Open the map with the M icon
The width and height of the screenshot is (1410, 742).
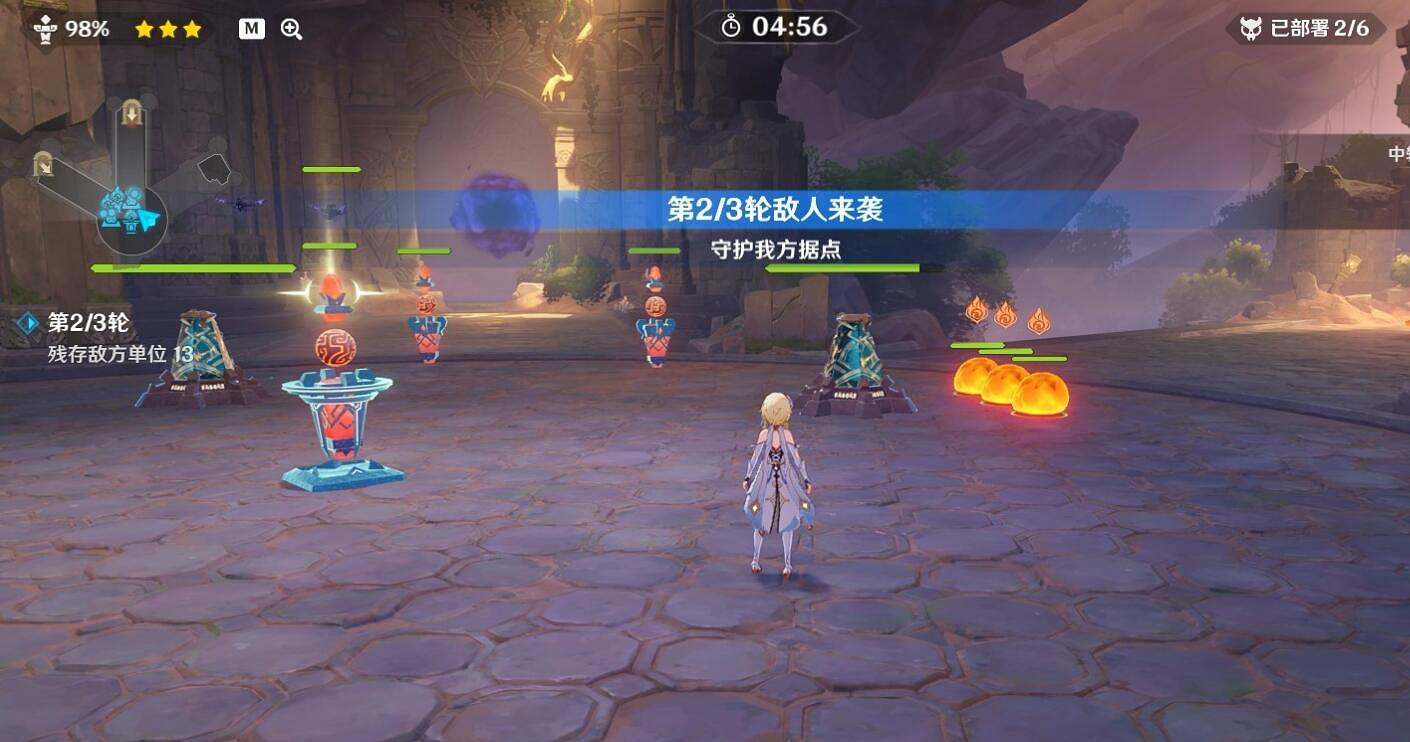(x=249, y=28)
